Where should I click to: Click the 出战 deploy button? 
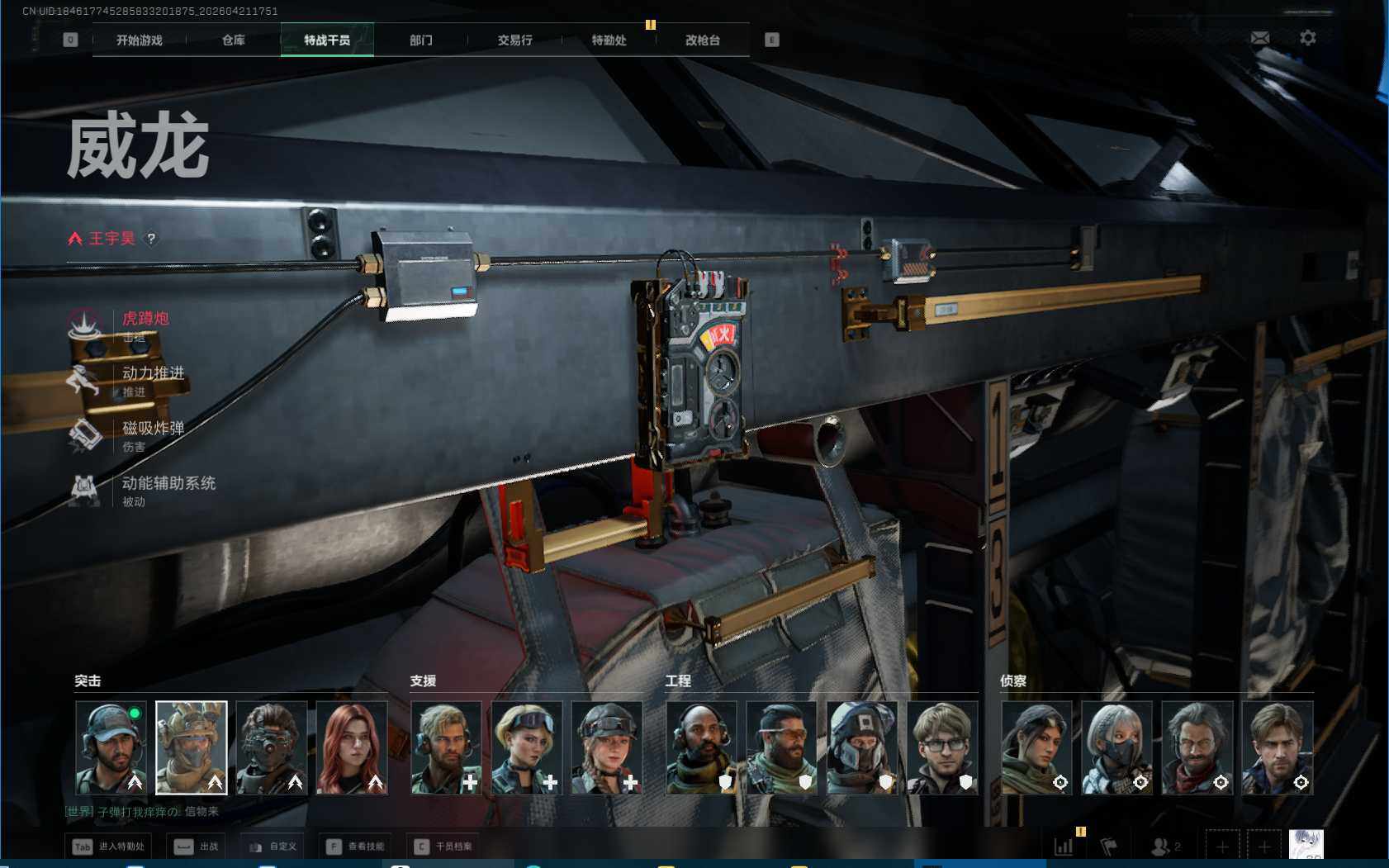198,847
